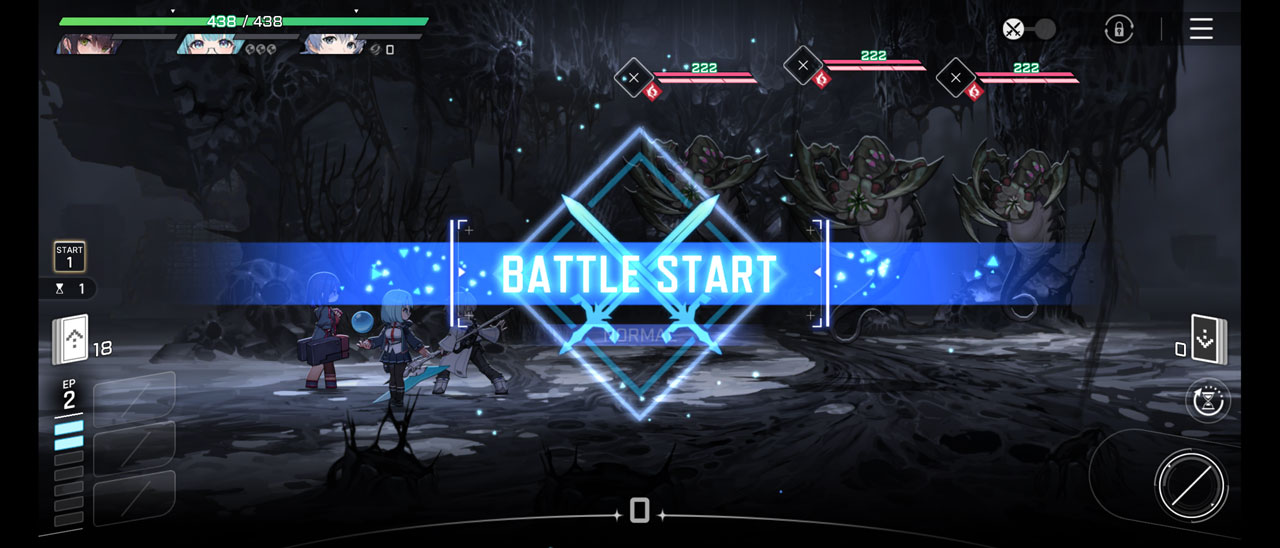Image resolution: width=1280 pixels, height=548 pixels.
Task: Open the draw pile deck showing 18
Action: [71, 340]
